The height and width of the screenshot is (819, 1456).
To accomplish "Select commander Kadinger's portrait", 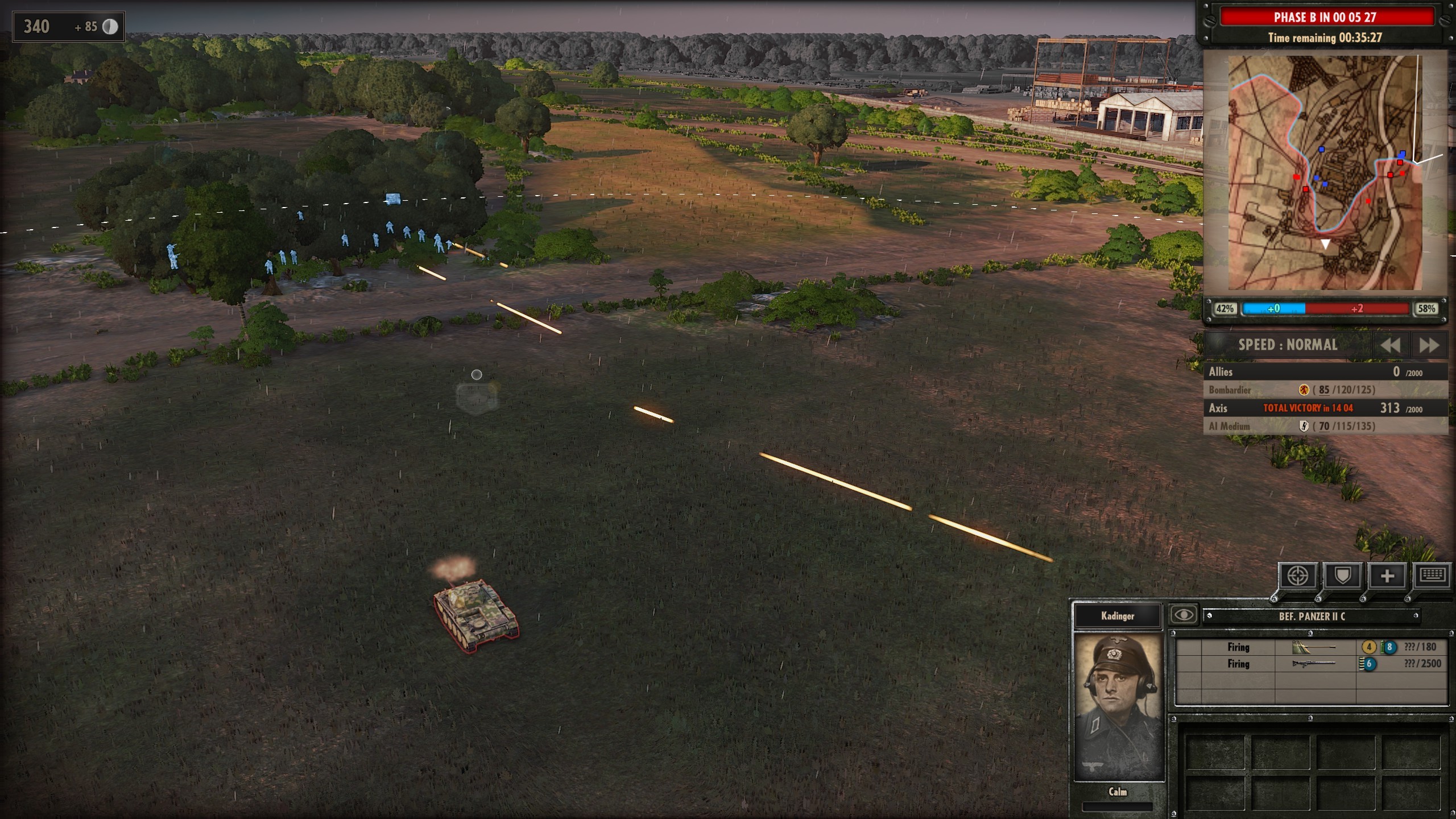I will 1118,705.
